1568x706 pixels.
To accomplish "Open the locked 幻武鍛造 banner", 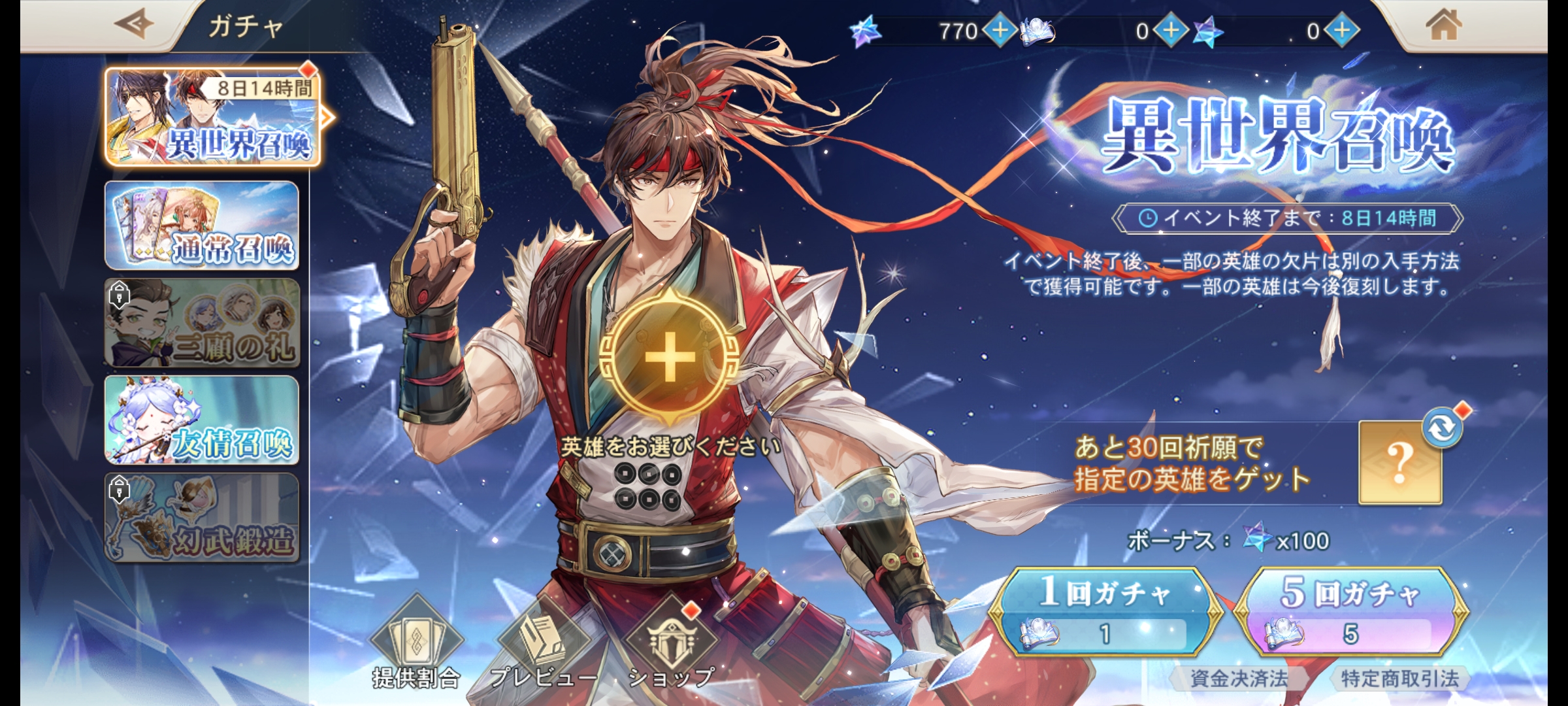I will (202, 517).
